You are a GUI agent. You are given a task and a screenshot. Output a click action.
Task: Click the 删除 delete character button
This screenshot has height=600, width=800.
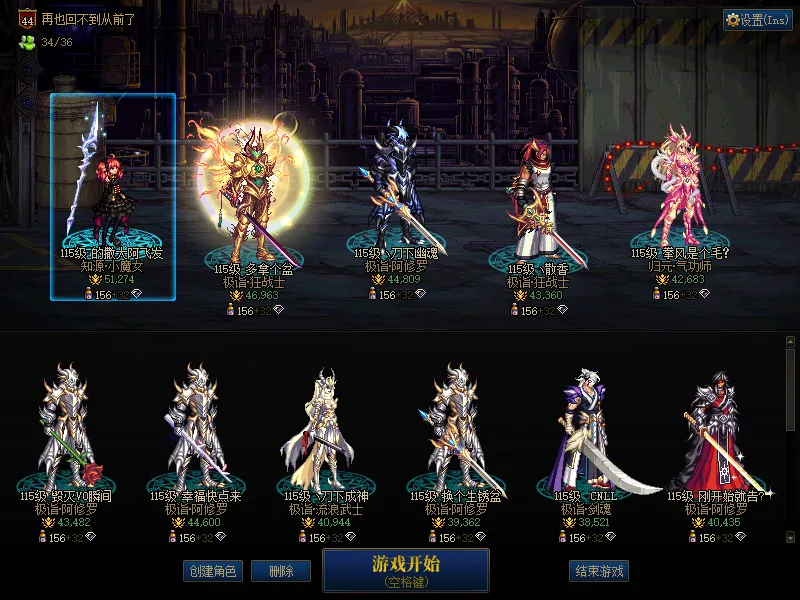coord(281,571)
